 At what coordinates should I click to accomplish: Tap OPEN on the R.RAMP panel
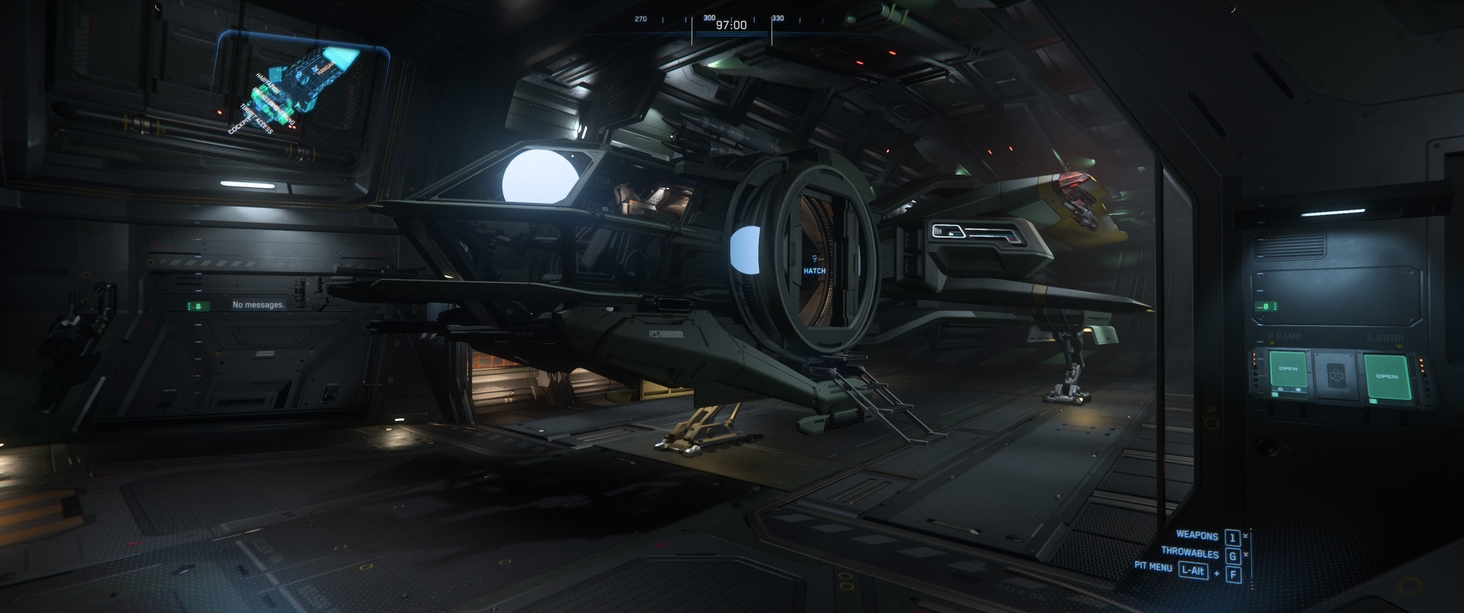point(1288,369)
